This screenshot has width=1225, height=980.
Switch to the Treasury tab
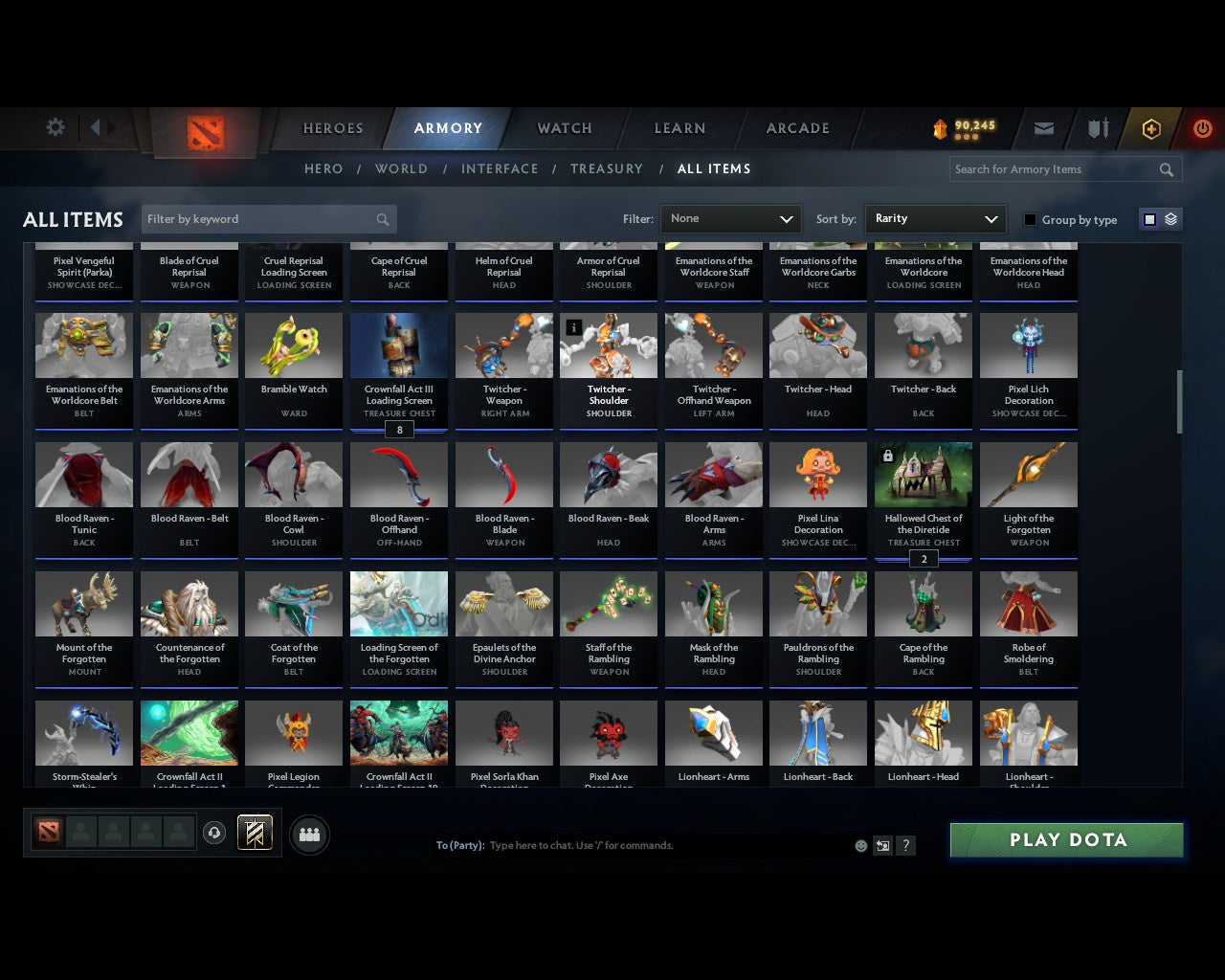point(606,168)
